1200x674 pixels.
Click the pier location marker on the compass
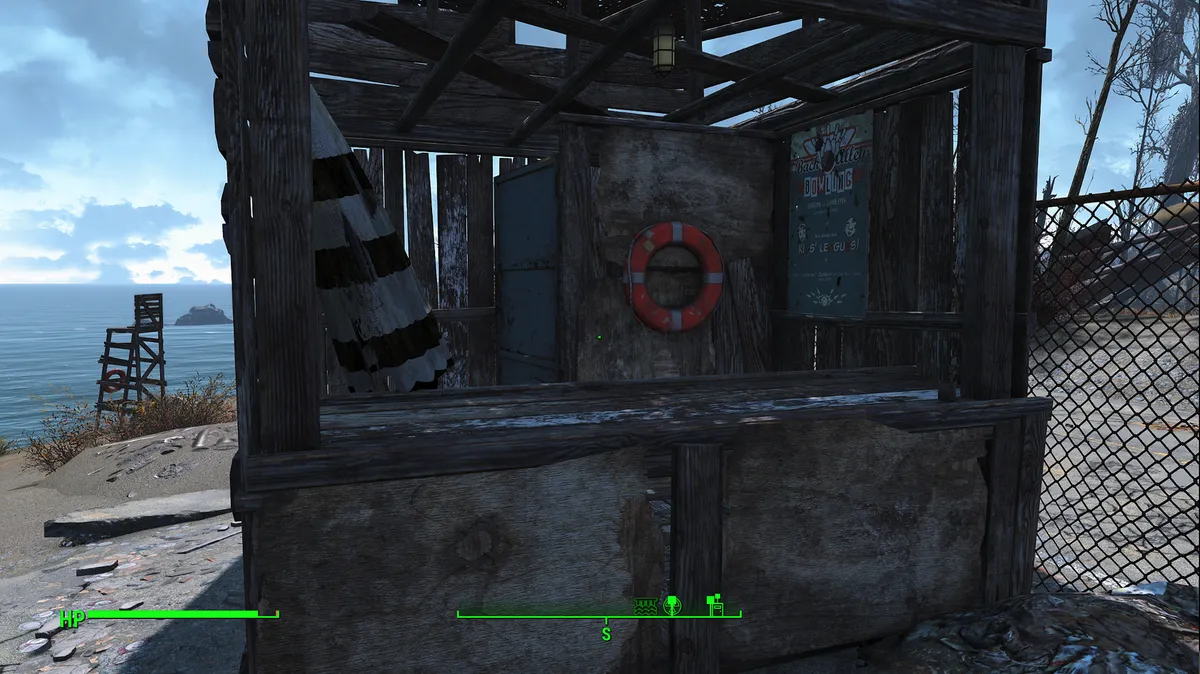[x=646, y=605]
